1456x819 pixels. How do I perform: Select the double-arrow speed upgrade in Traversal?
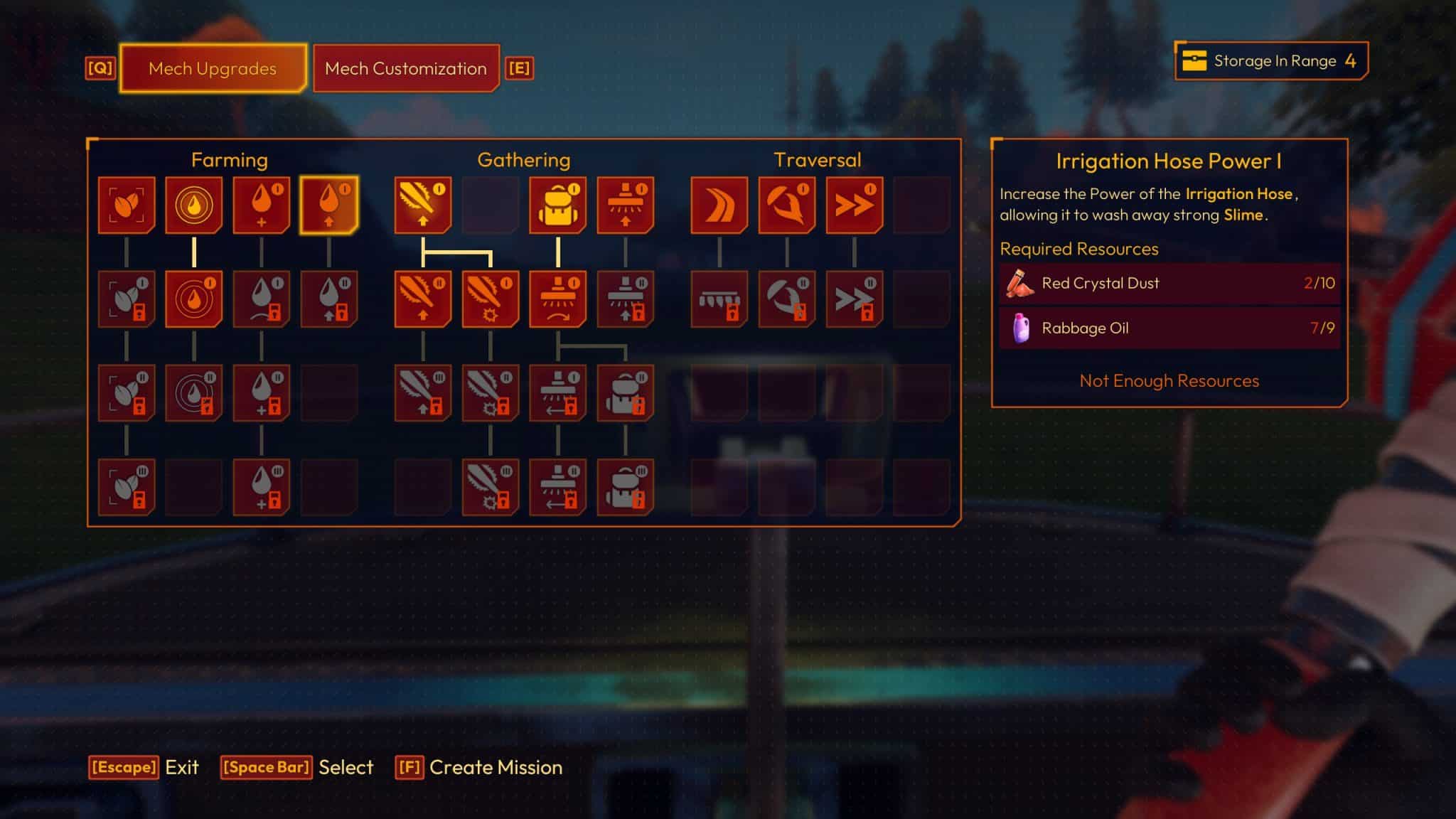point(853,206)
